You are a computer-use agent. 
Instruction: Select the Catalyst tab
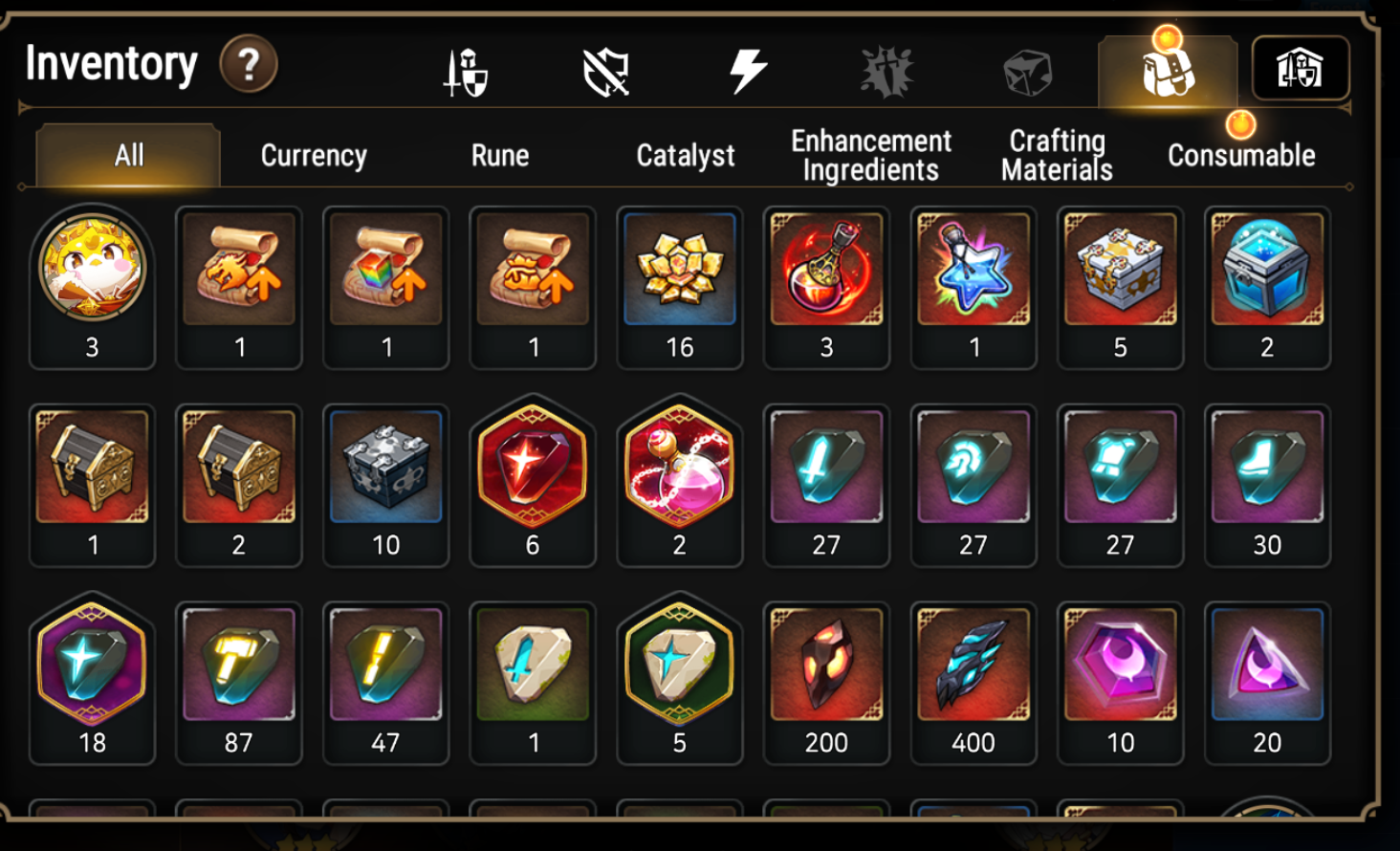click(685, 155)
